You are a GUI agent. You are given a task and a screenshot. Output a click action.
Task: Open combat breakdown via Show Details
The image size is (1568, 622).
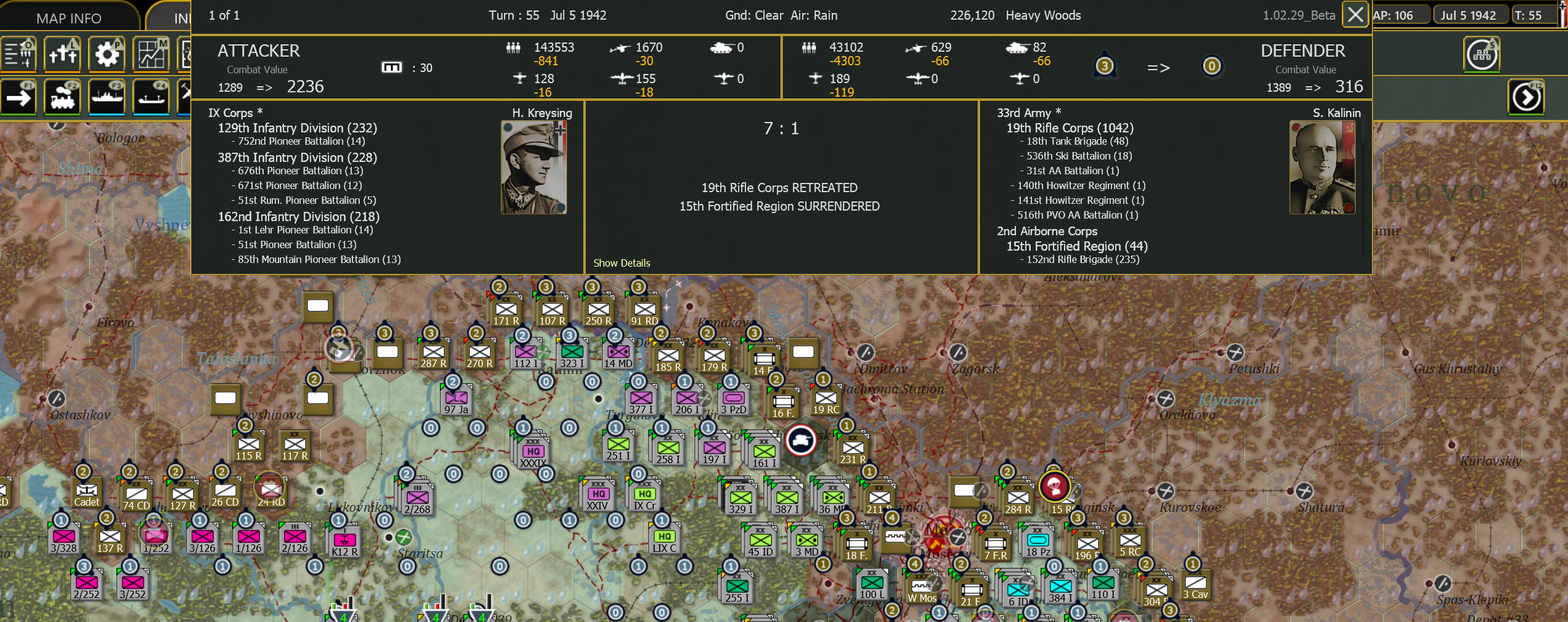point(622,263)
